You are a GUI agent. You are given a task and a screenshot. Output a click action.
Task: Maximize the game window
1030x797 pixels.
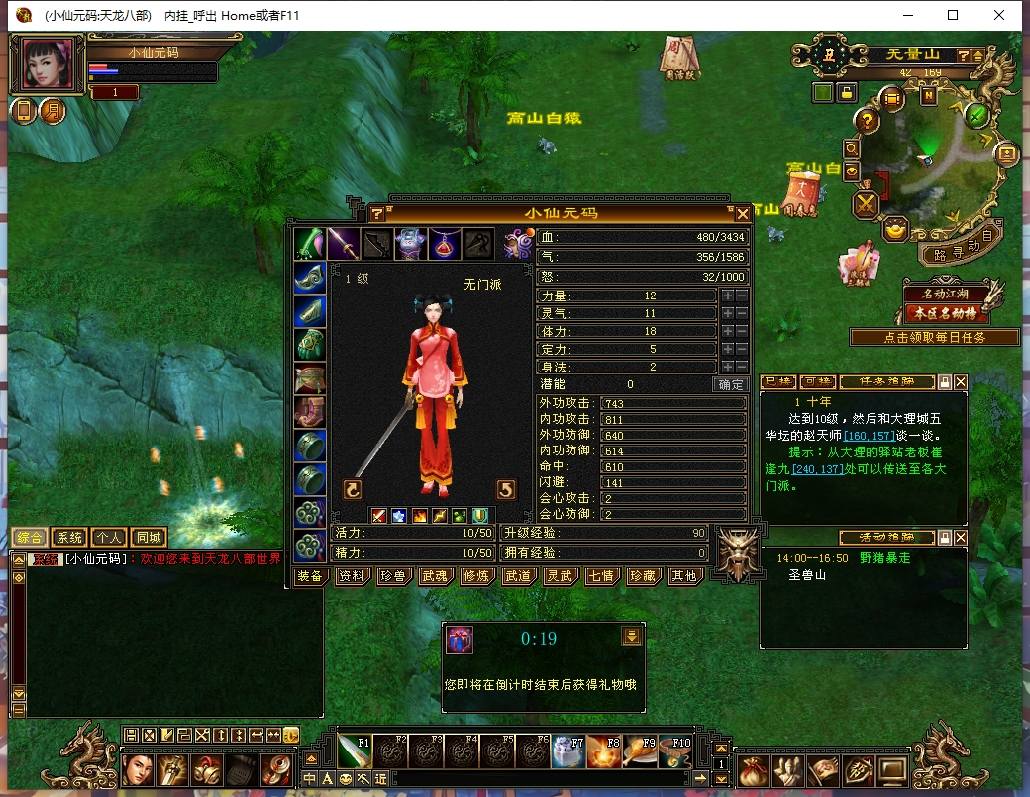953,15
